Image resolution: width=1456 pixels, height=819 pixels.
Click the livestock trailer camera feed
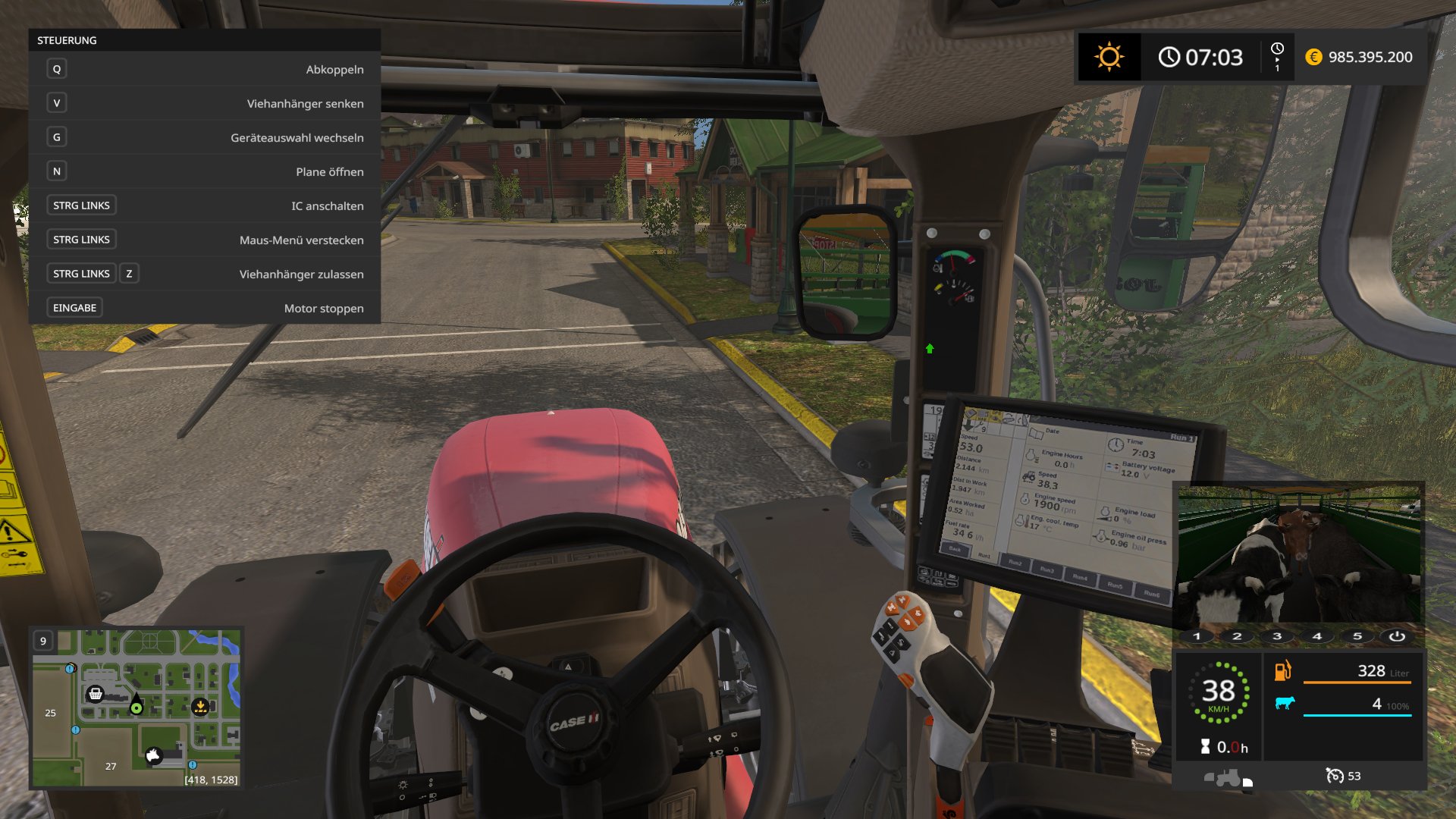coord(1298,555)
